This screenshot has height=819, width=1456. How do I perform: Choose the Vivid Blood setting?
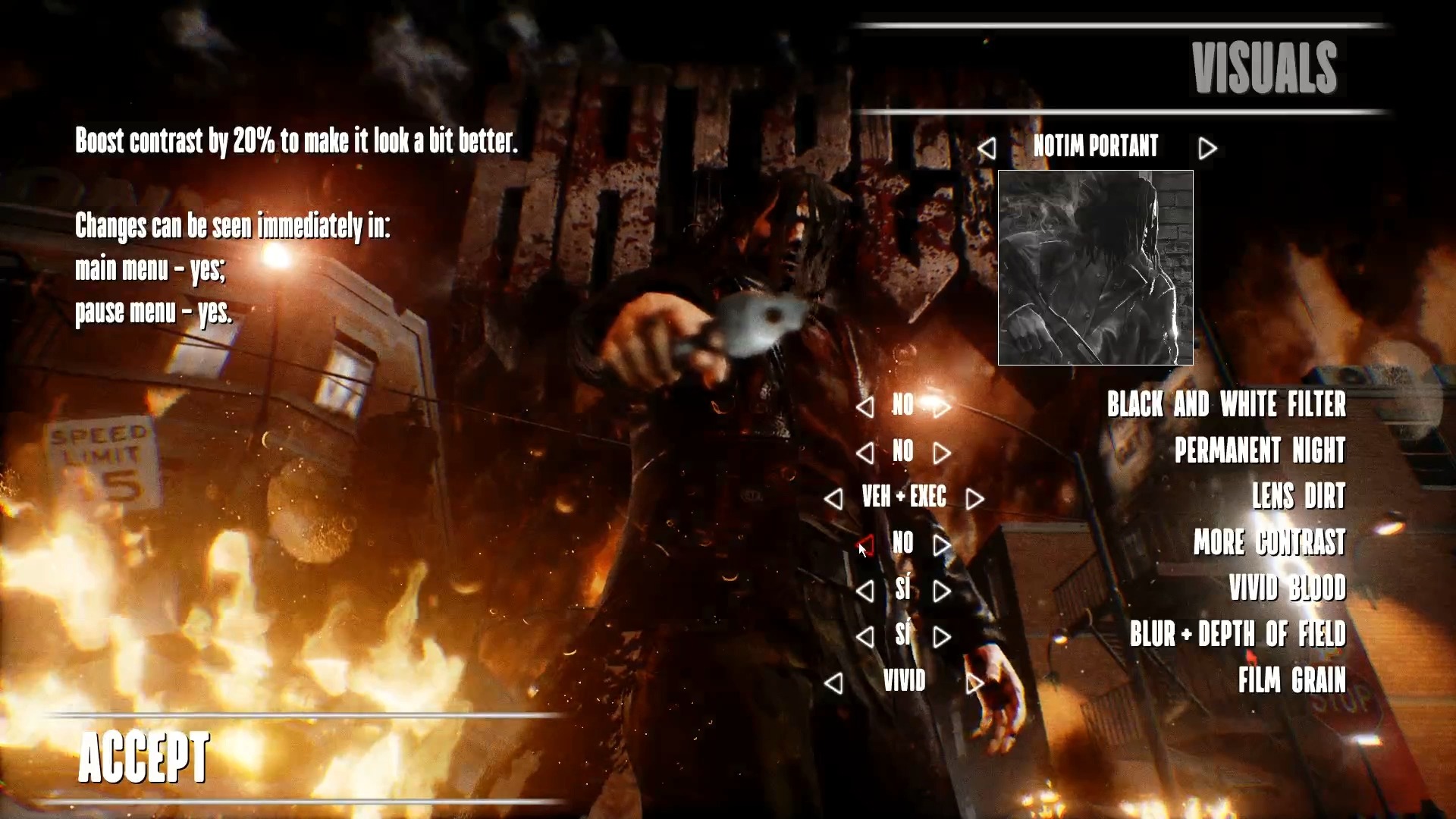[1287, 588]
